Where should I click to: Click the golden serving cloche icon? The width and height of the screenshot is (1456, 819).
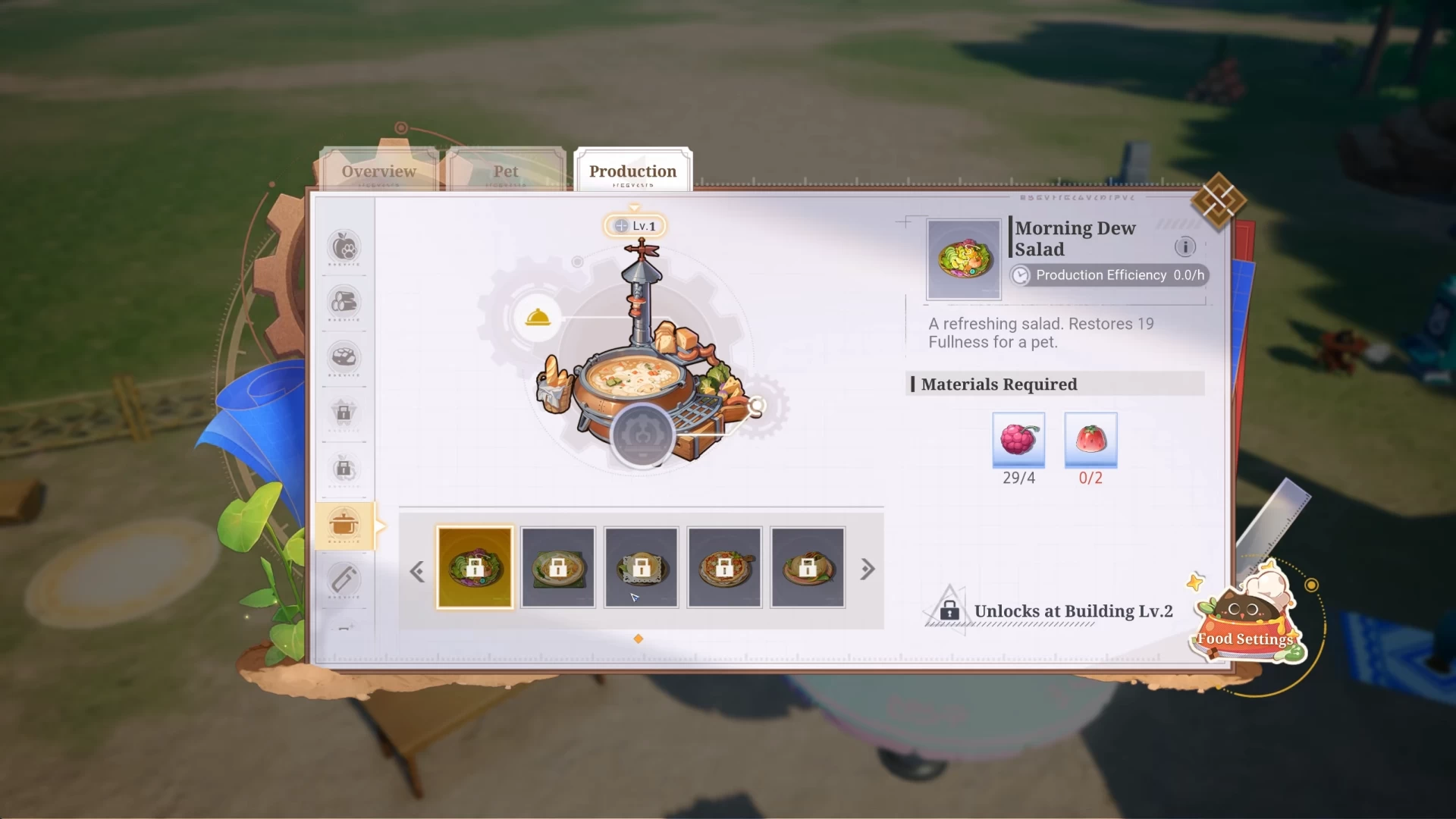click(538, 318)
